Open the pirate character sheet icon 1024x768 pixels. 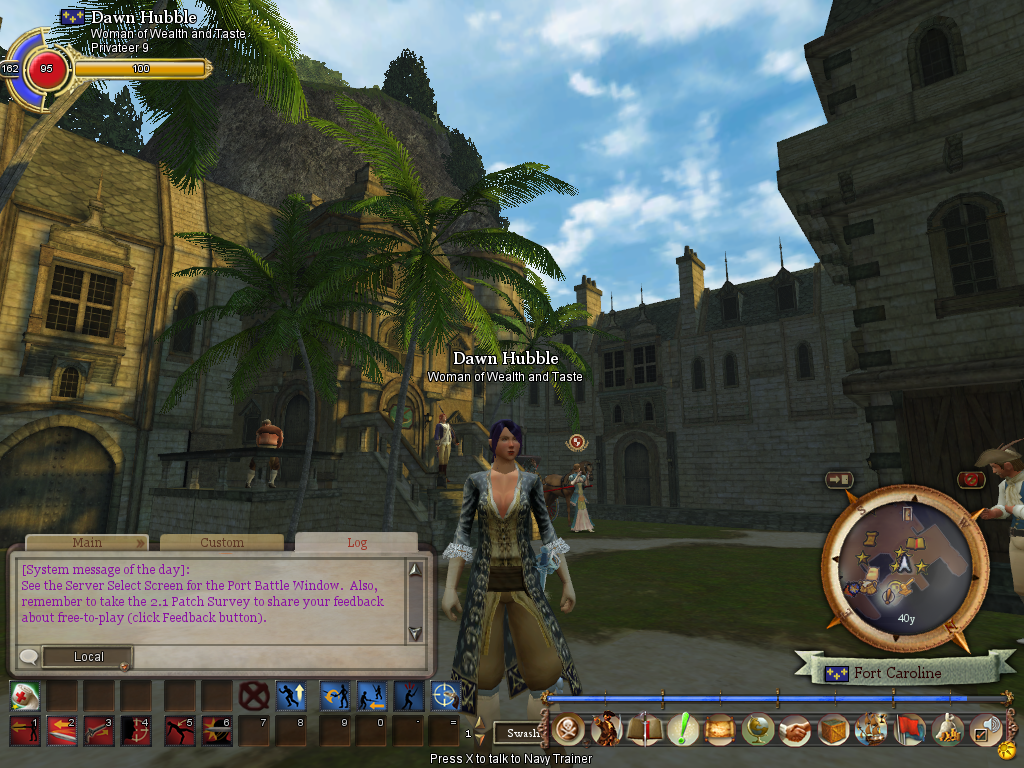pos(606,731)
